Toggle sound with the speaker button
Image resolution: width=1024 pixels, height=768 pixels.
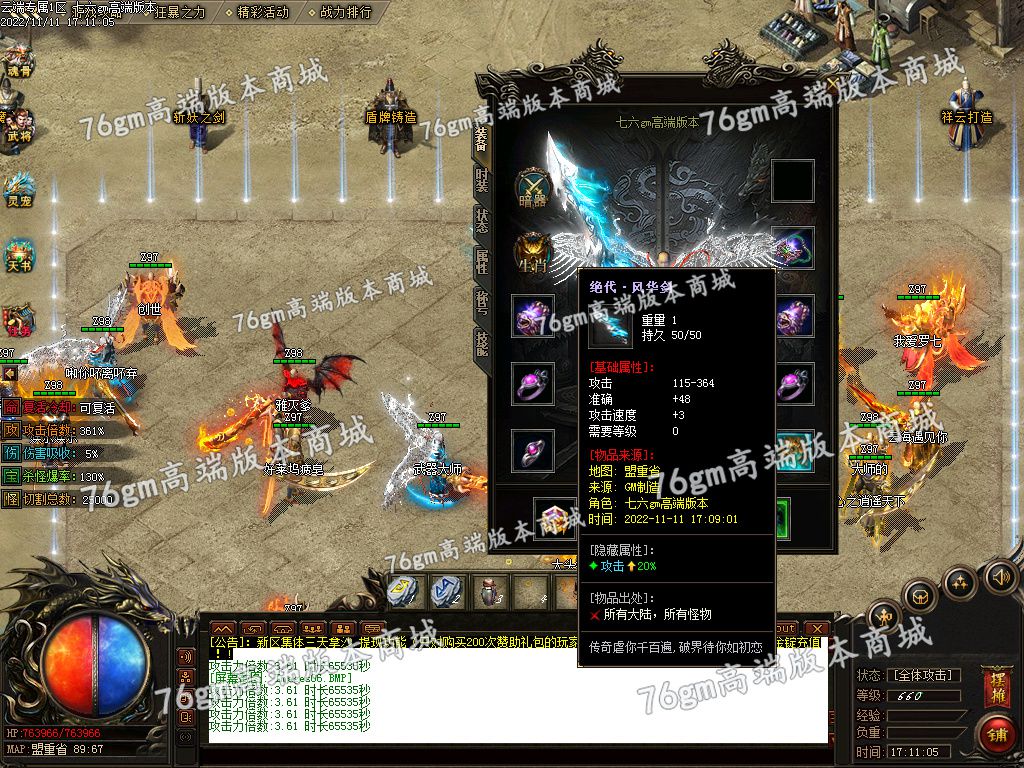[1000, 577]
